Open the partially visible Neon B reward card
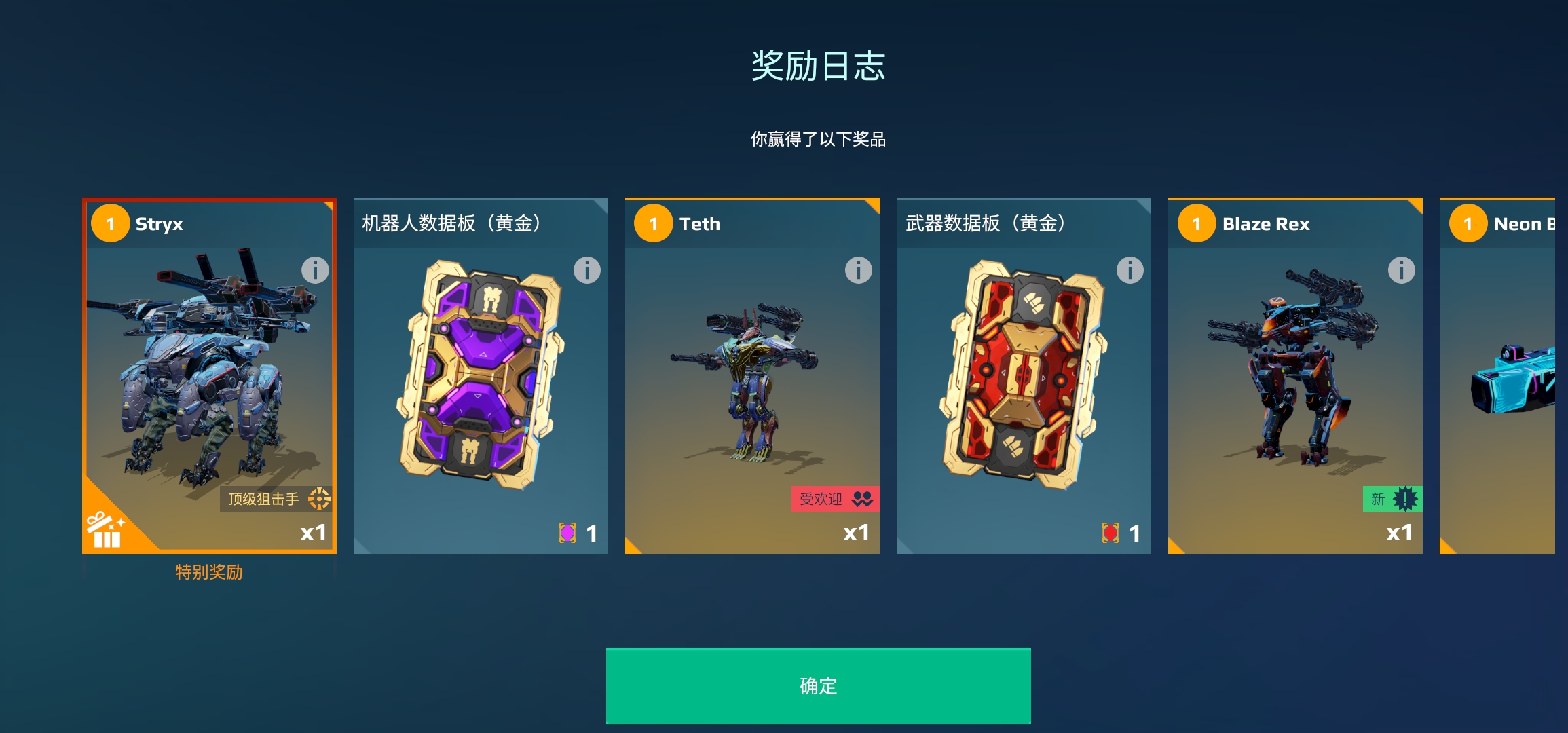Screen dimensions: 1568x733 pos(1514,373)
